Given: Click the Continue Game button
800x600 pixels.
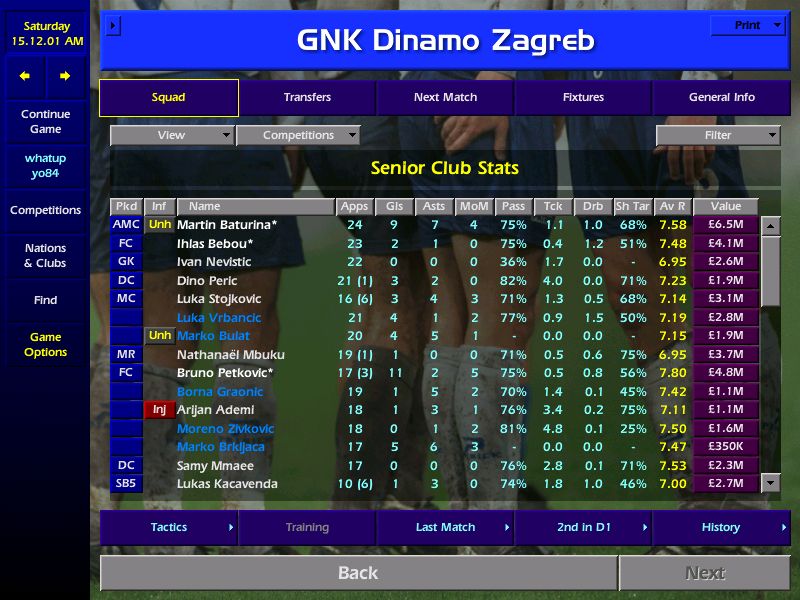Looking at the screenshot, I should [x=45, y=122].
